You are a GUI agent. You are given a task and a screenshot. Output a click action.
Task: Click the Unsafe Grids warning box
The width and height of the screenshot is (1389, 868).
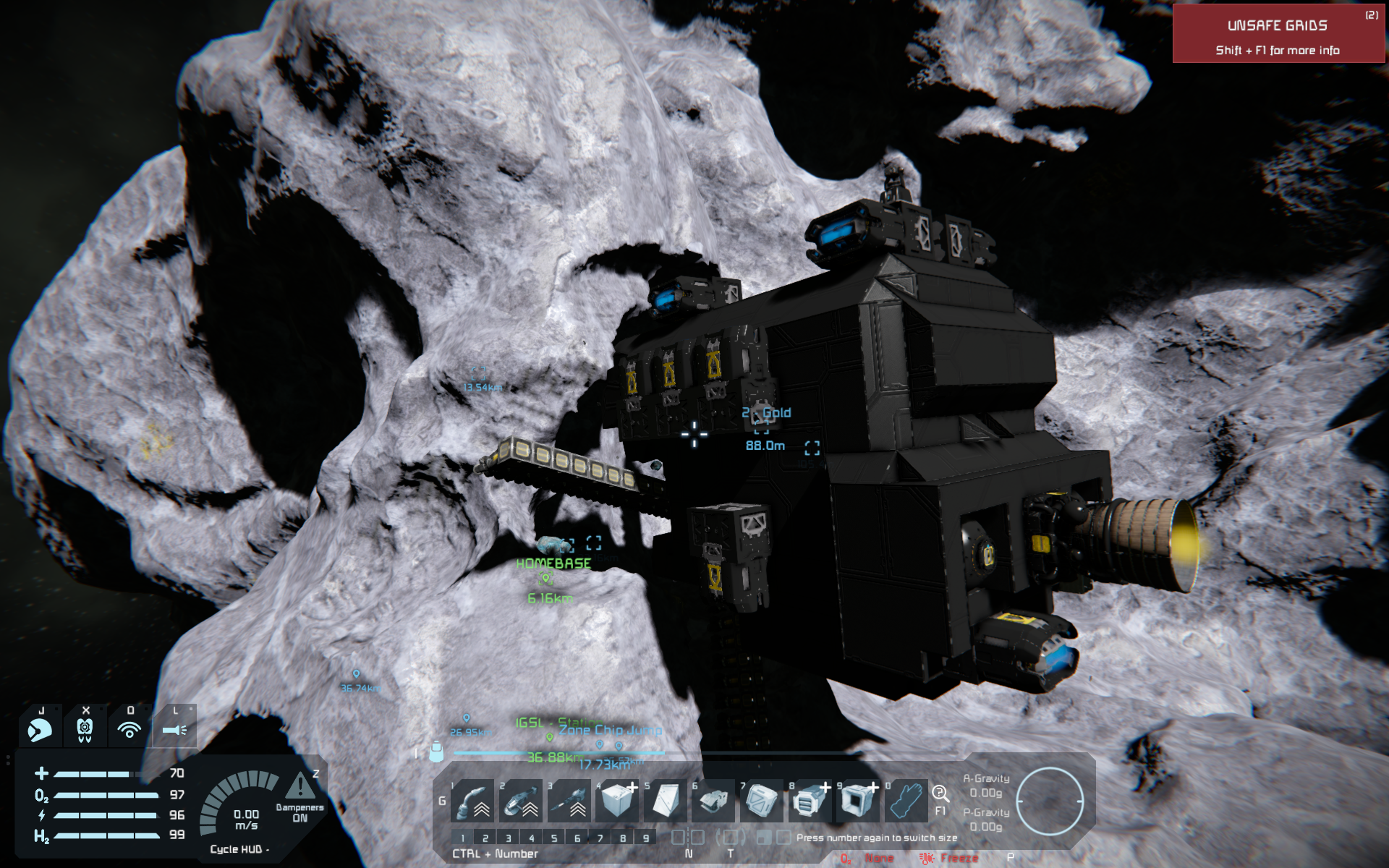[x=1278, y=34]
